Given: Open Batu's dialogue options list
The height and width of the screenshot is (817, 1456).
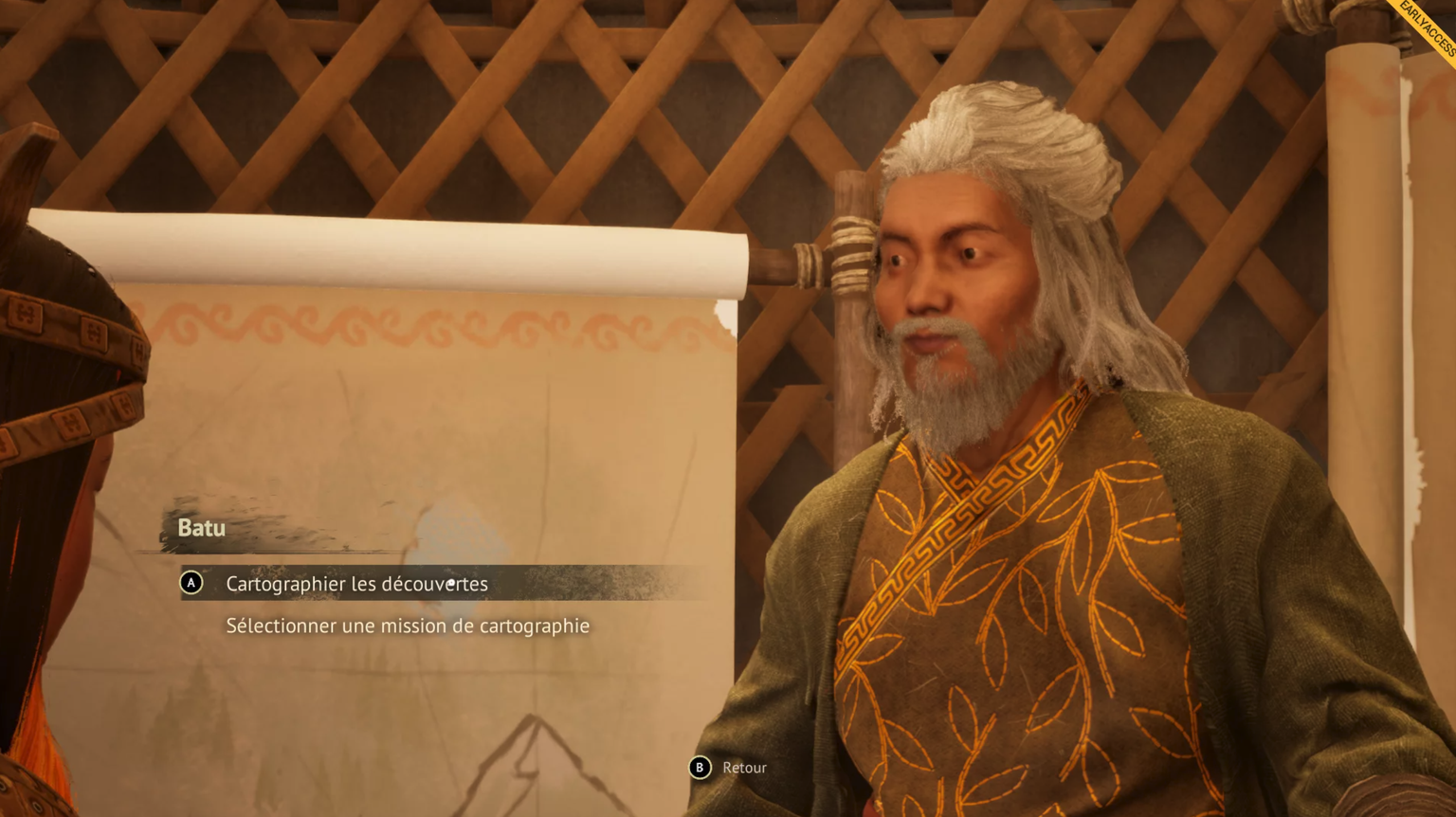Looking at the screenshot, I should point(203,528).
